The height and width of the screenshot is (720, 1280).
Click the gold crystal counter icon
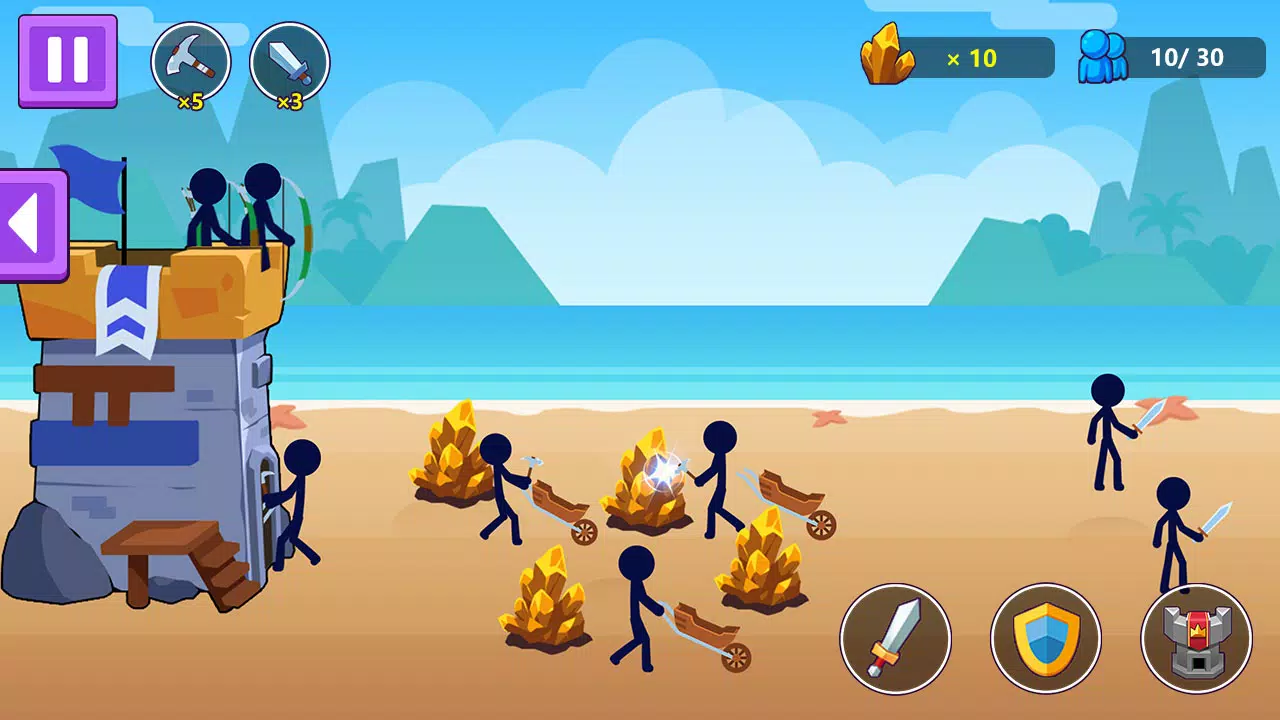click(888, 55)
